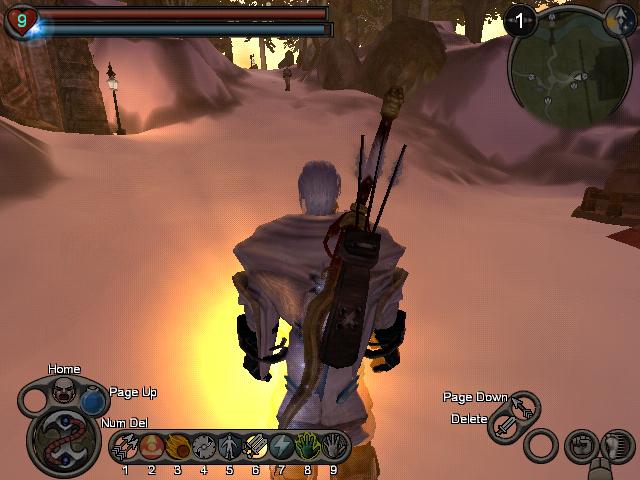Activate the sword skill in slot 6
Image resolution: width=640 pixels, height=480 pixels.
pos(255,447)
